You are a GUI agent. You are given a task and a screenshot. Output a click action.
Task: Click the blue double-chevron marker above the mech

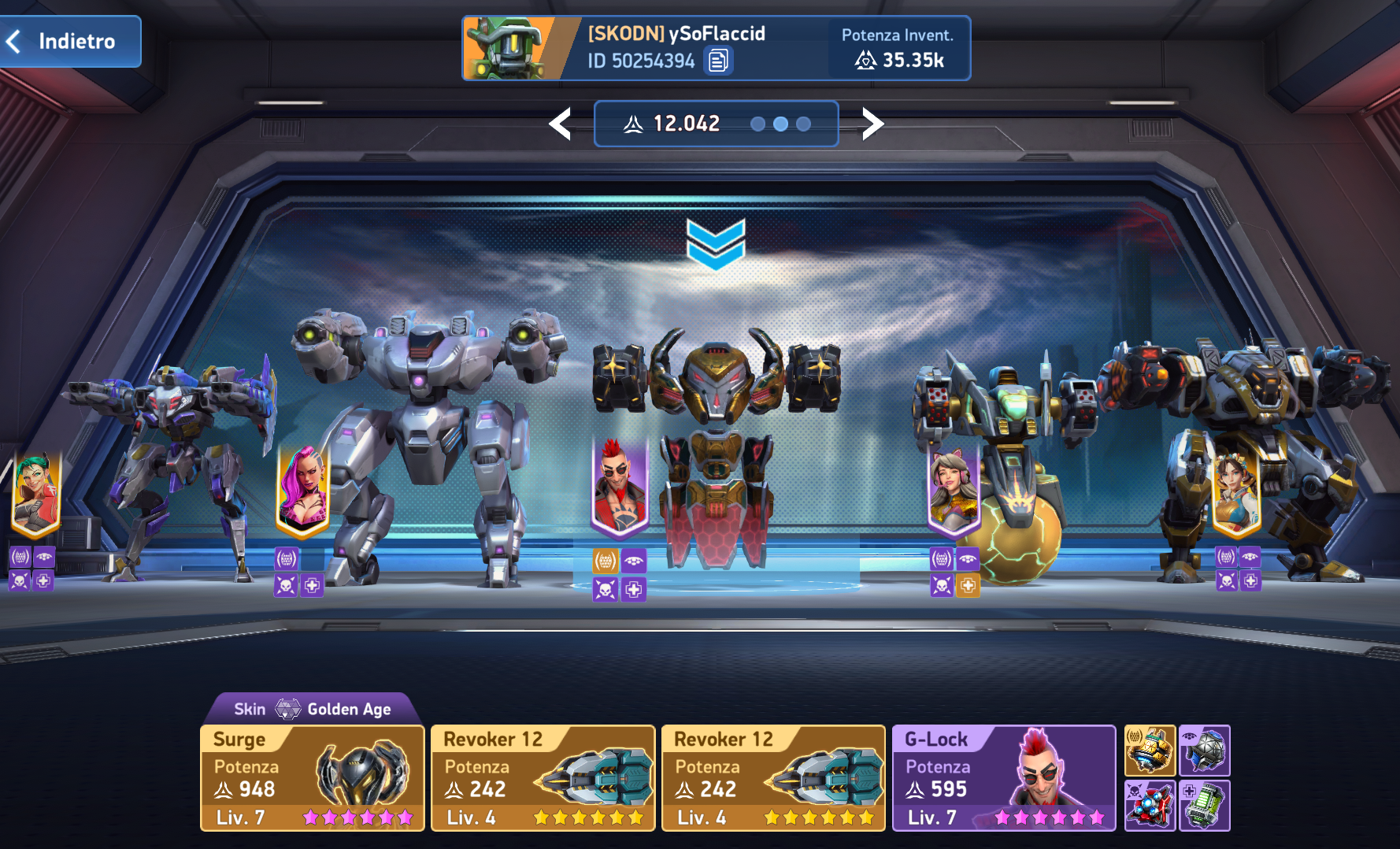click(x=716, y=243)
